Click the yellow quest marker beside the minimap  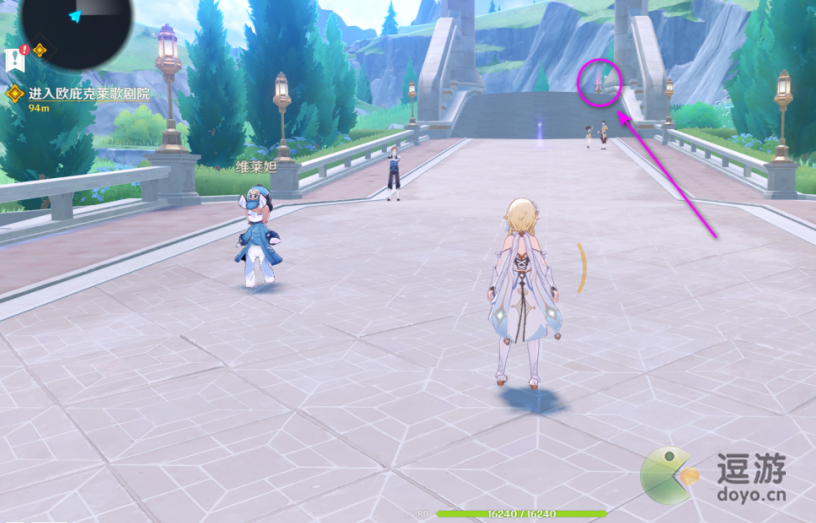(x=40, y=50)
